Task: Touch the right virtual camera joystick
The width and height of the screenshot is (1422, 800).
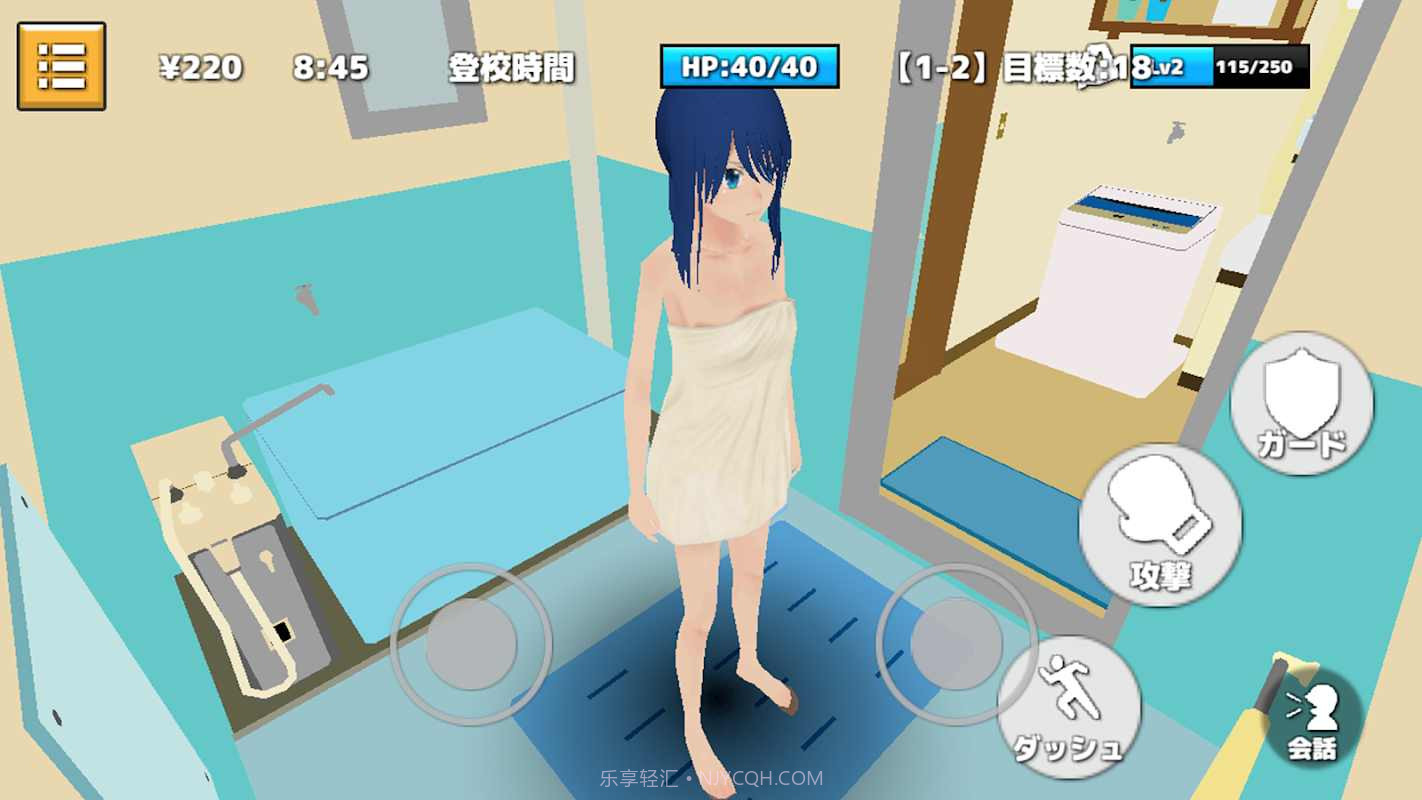Action: pos(957,644)
